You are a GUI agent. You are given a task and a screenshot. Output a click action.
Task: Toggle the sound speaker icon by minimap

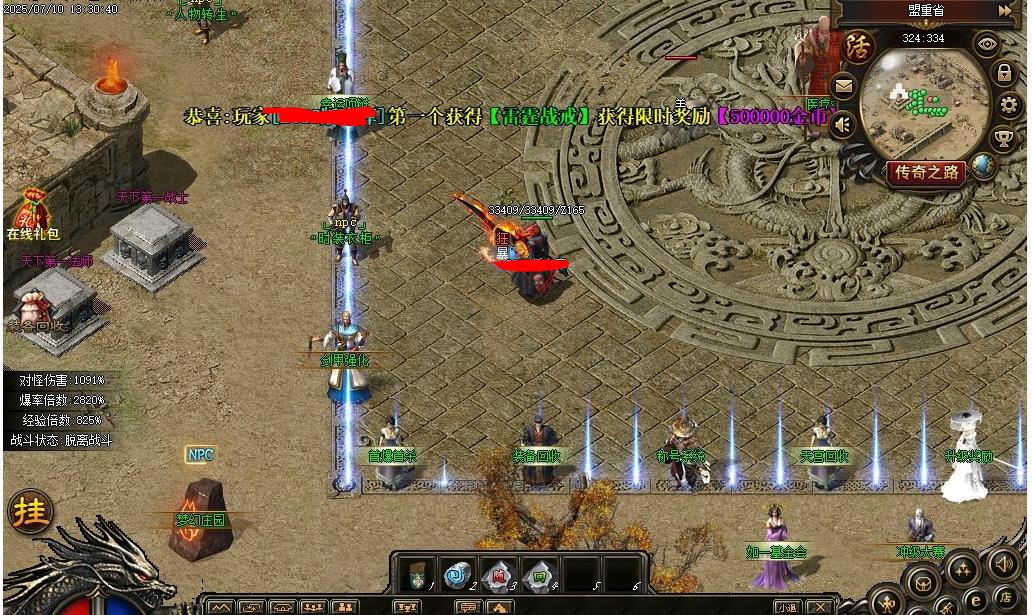tap(843, 125)
